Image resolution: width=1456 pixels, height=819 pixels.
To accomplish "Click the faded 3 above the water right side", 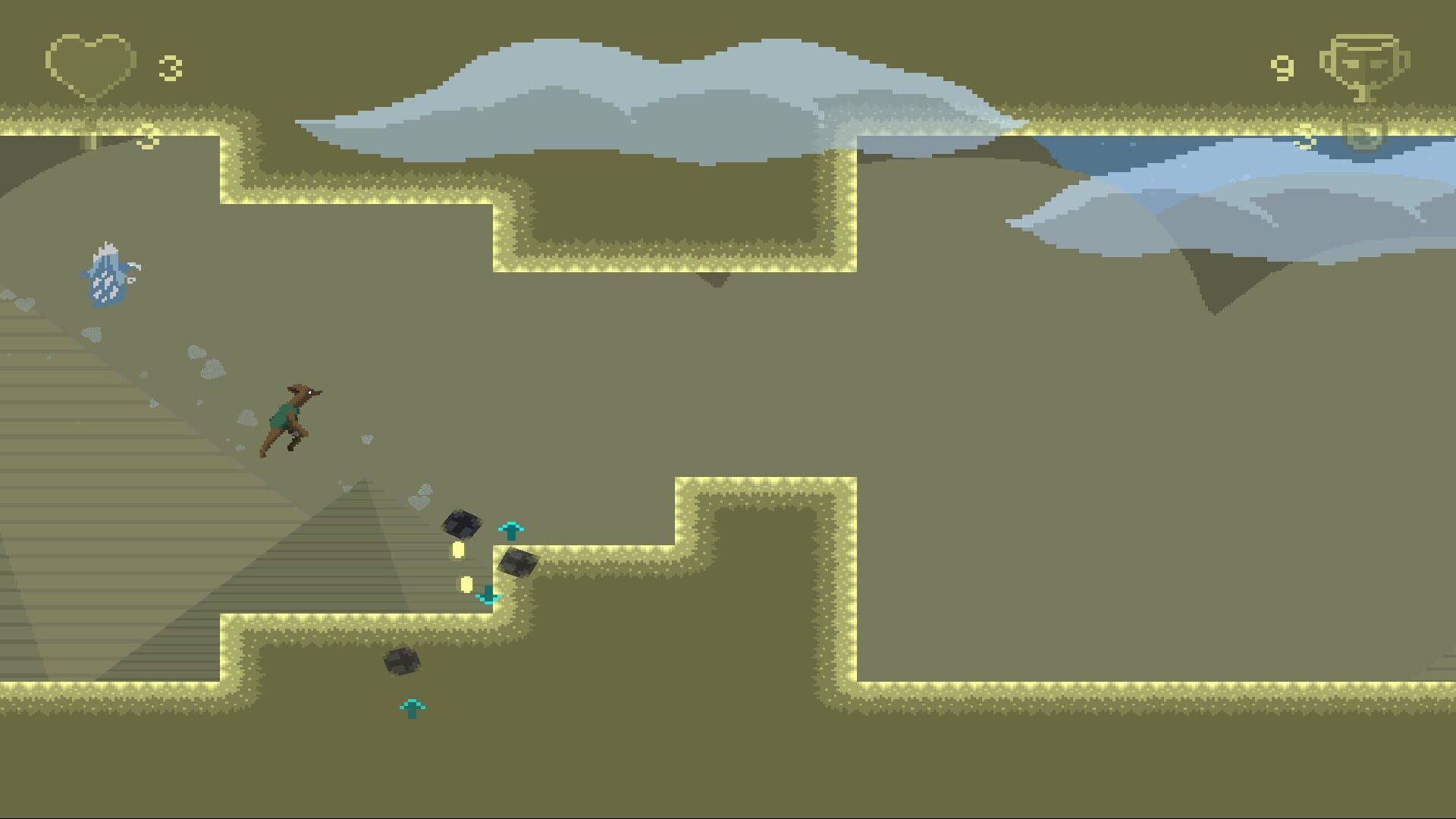I will tap(1308, 138).
